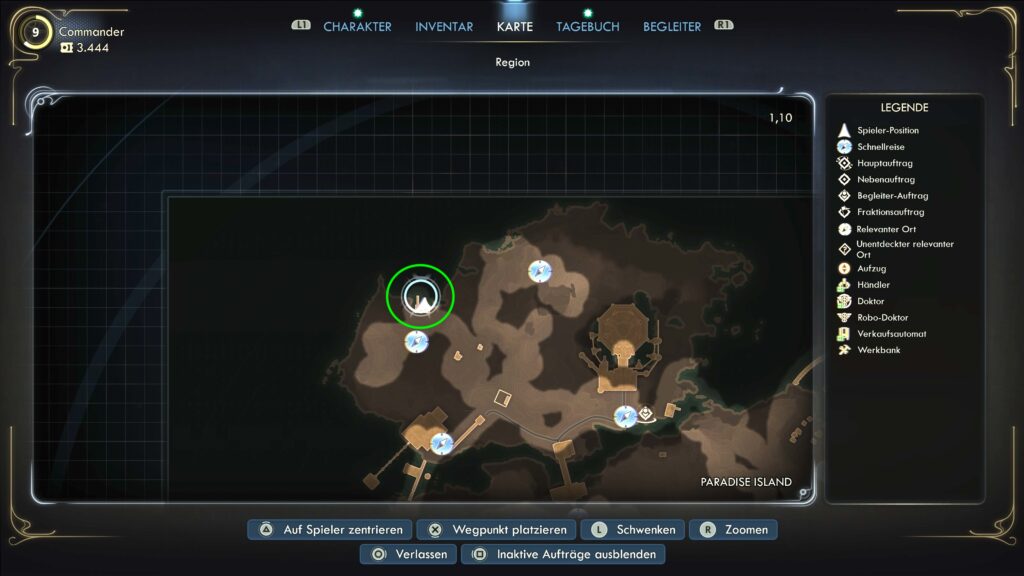Screen dimensions: 1024x576
Task: Show the Begleiter tab
Action: (672, 27)
